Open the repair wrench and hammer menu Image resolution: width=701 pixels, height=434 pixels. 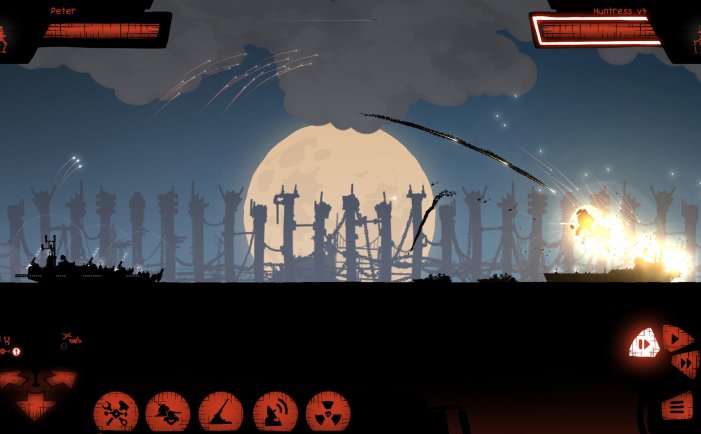pyautogui.click(x=116, y=412)
